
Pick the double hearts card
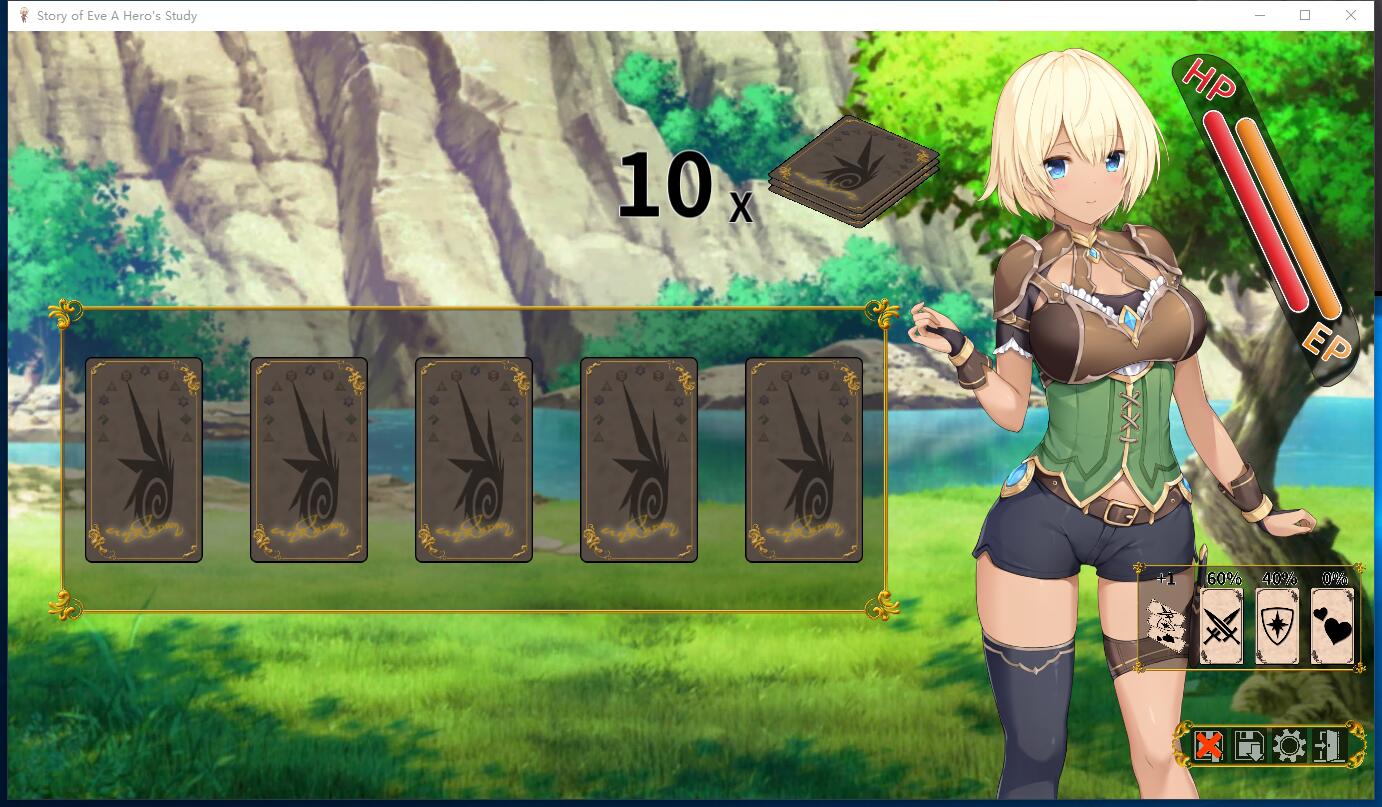point(1332,626)
